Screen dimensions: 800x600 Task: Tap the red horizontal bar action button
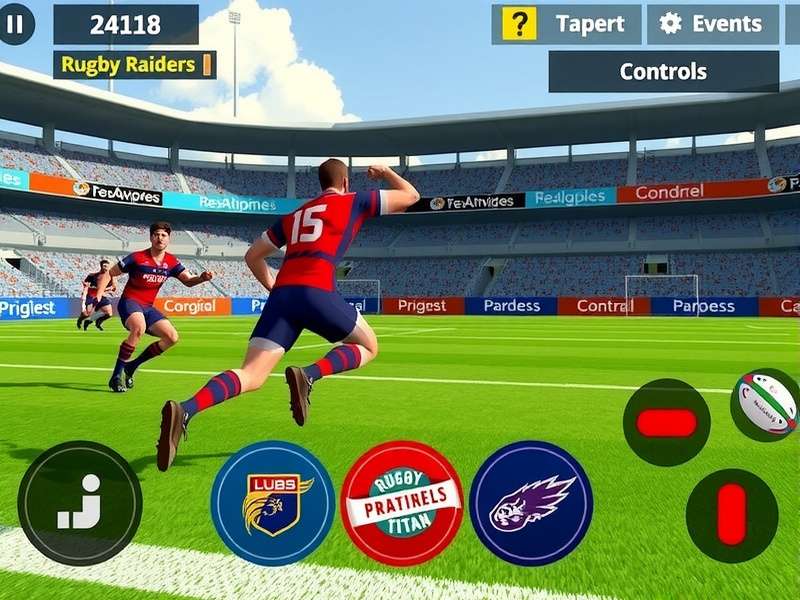[666, 423]
